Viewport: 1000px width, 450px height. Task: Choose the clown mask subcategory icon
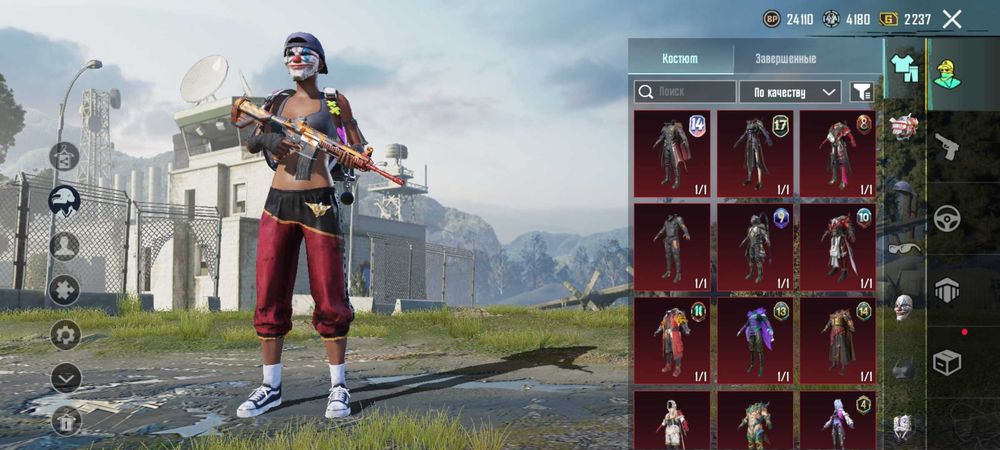coord(903,307)
